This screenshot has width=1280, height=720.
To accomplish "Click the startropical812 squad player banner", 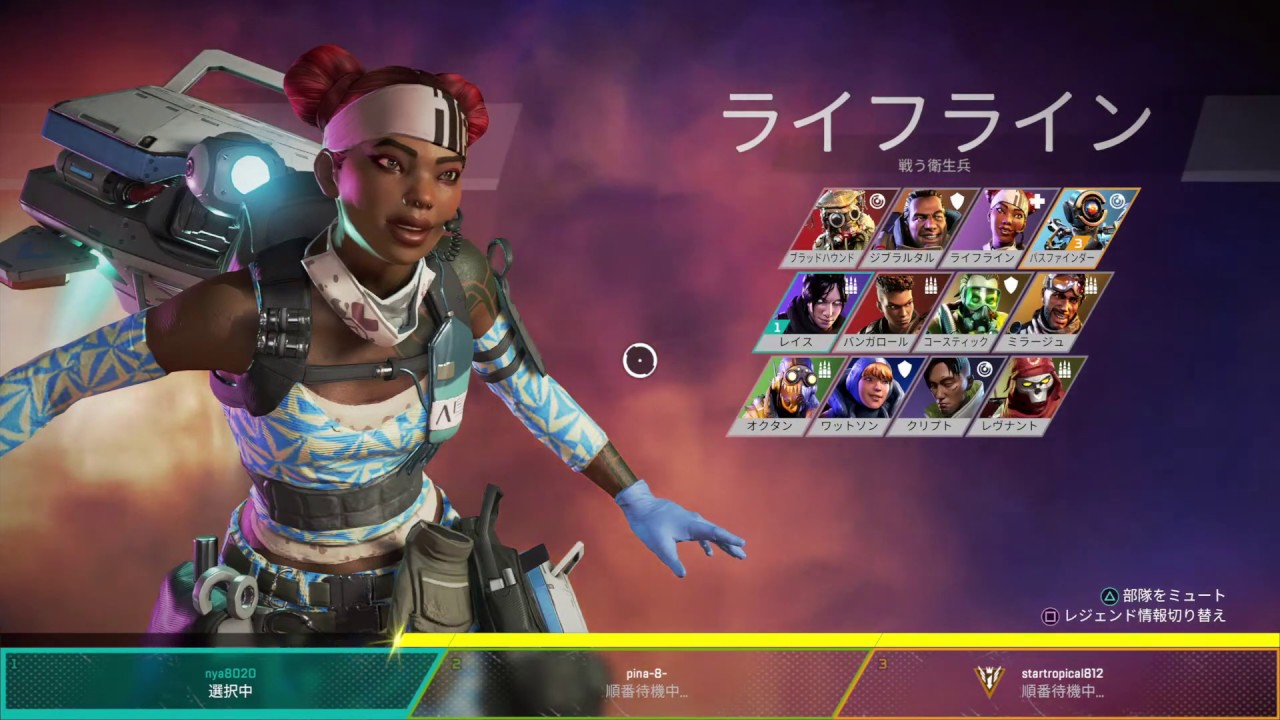I will [x=1062, y=682].
